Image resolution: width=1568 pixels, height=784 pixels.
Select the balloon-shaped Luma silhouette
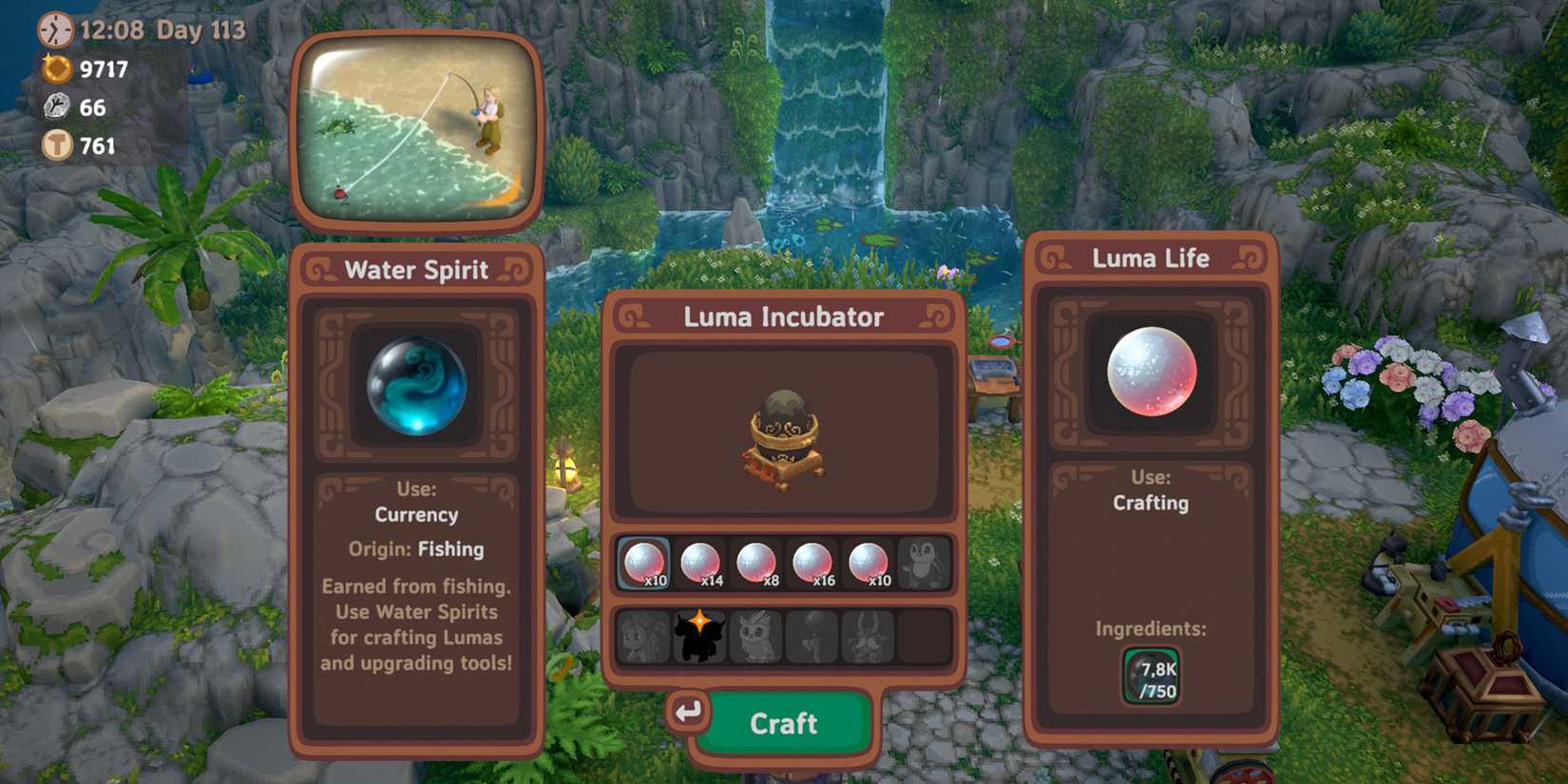[811, 635]
